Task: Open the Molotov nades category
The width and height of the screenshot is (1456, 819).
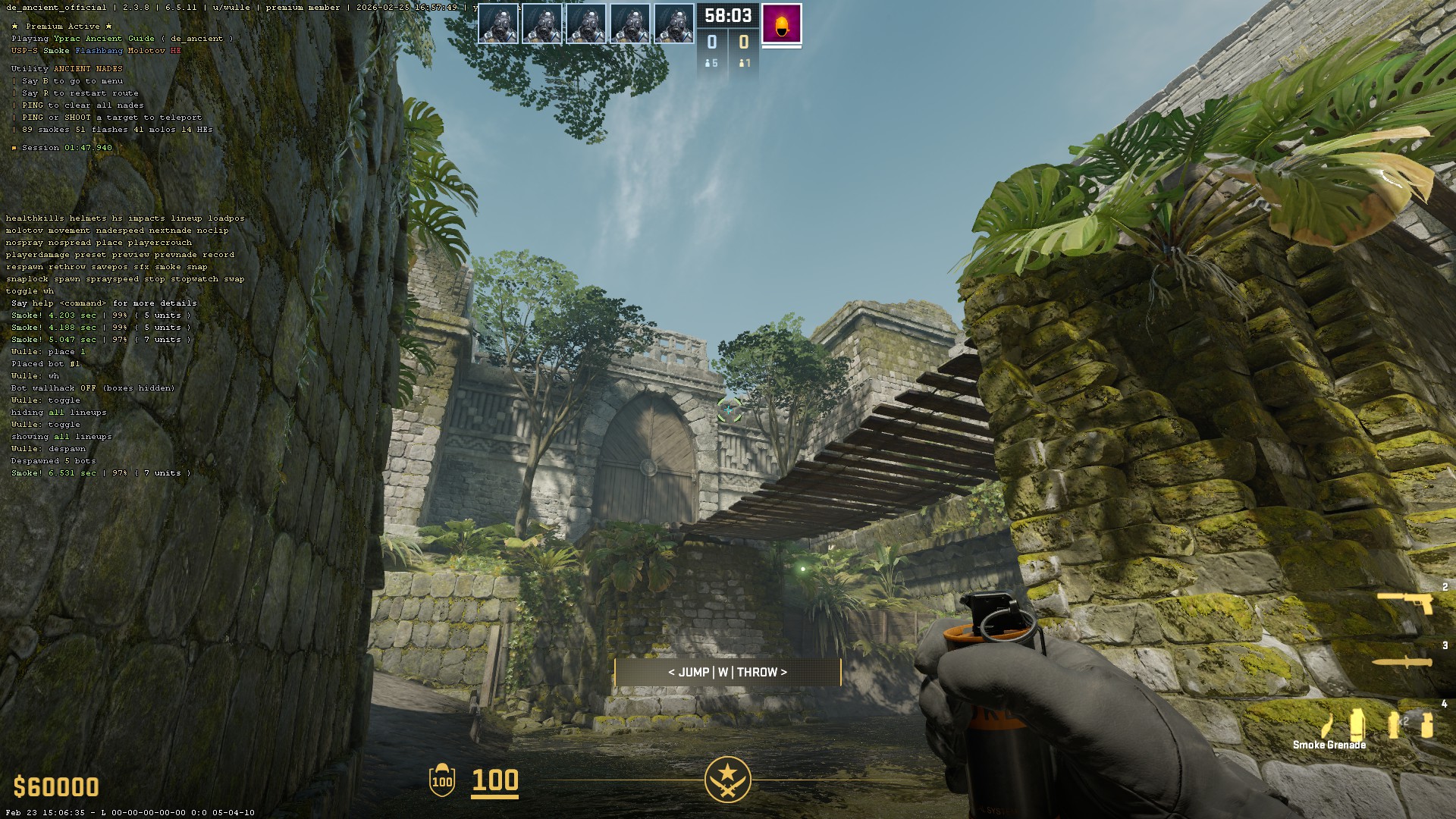Action: pos(146,50)
